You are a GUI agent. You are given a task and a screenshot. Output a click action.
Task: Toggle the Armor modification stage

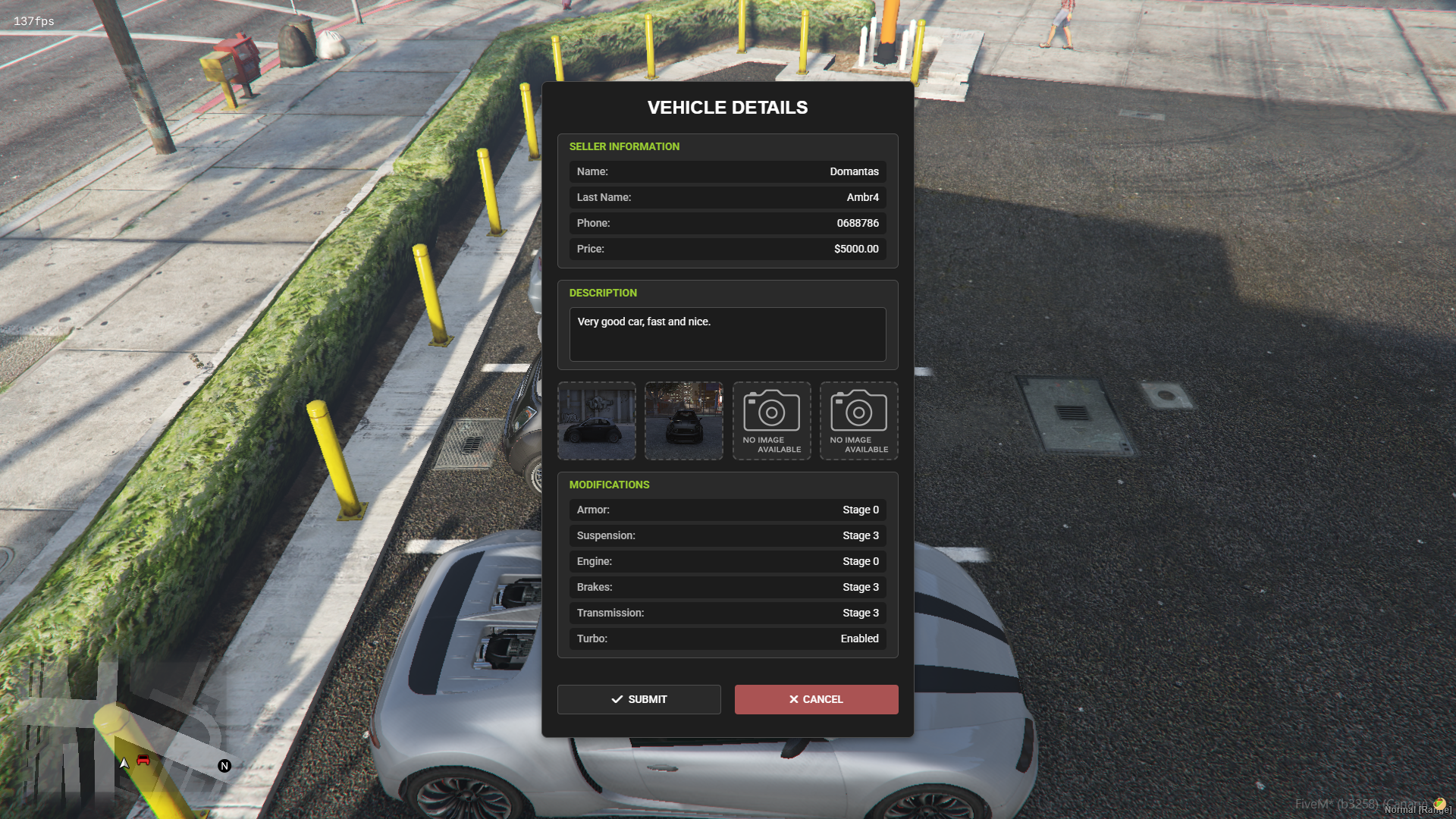coord(726,510)
